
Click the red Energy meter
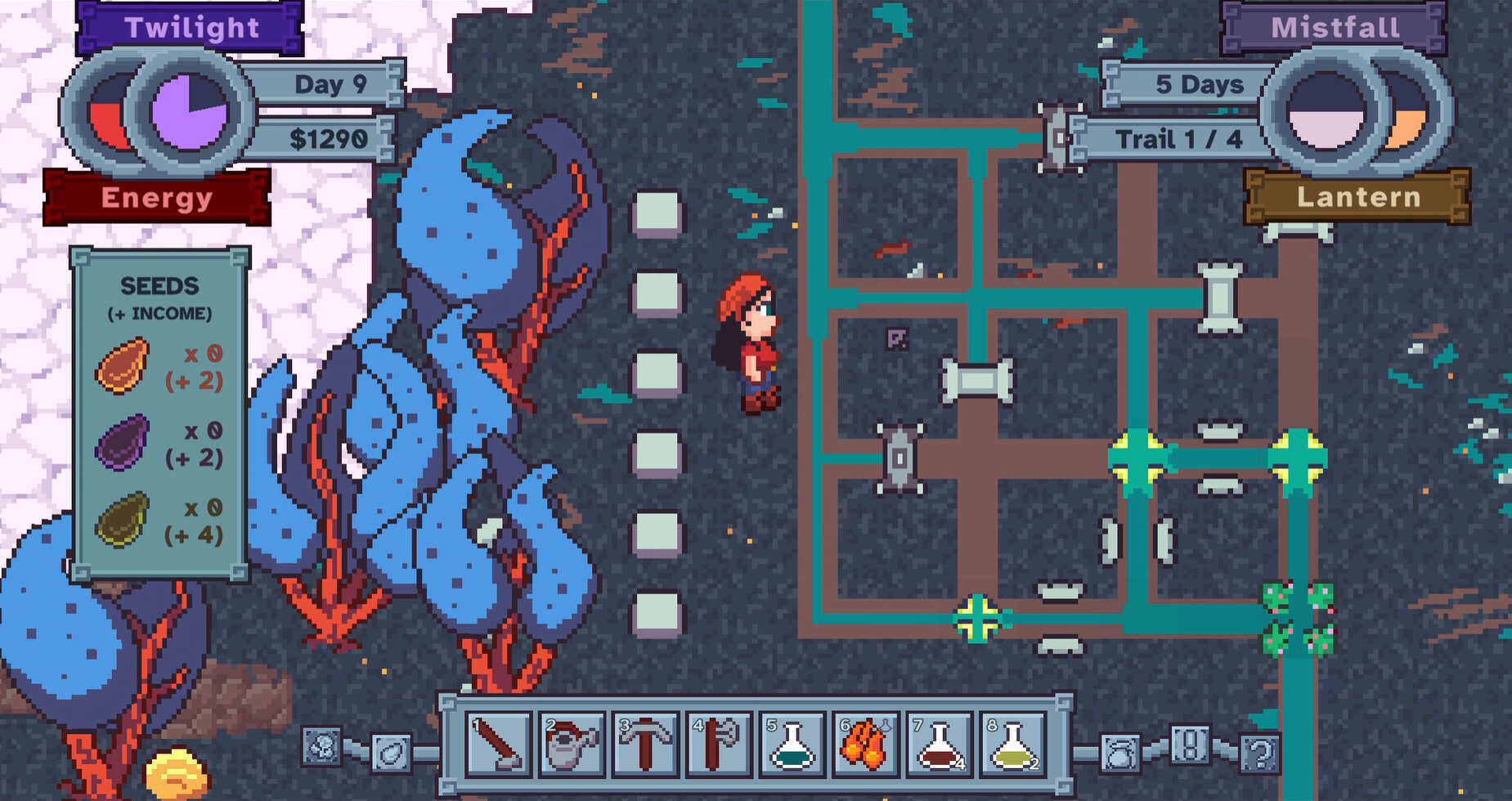(x=157, y=197)
